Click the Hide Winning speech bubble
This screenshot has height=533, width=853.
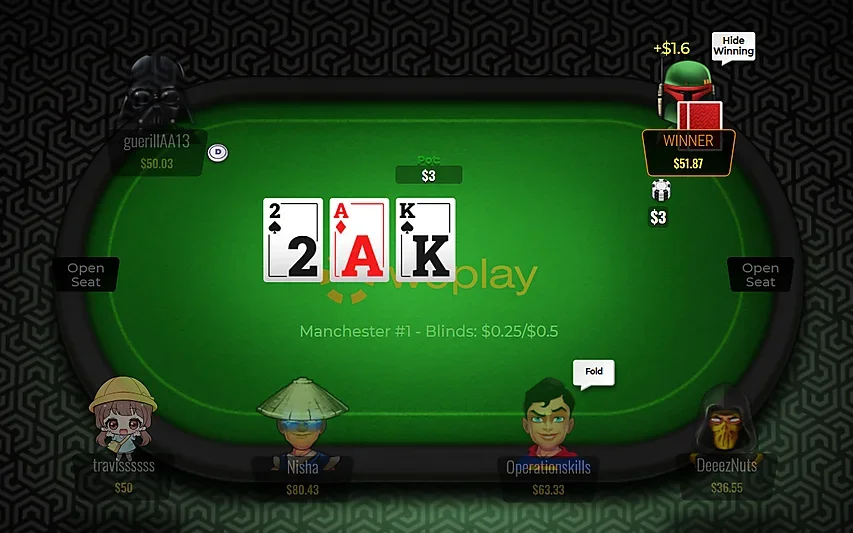pos(732,45)
